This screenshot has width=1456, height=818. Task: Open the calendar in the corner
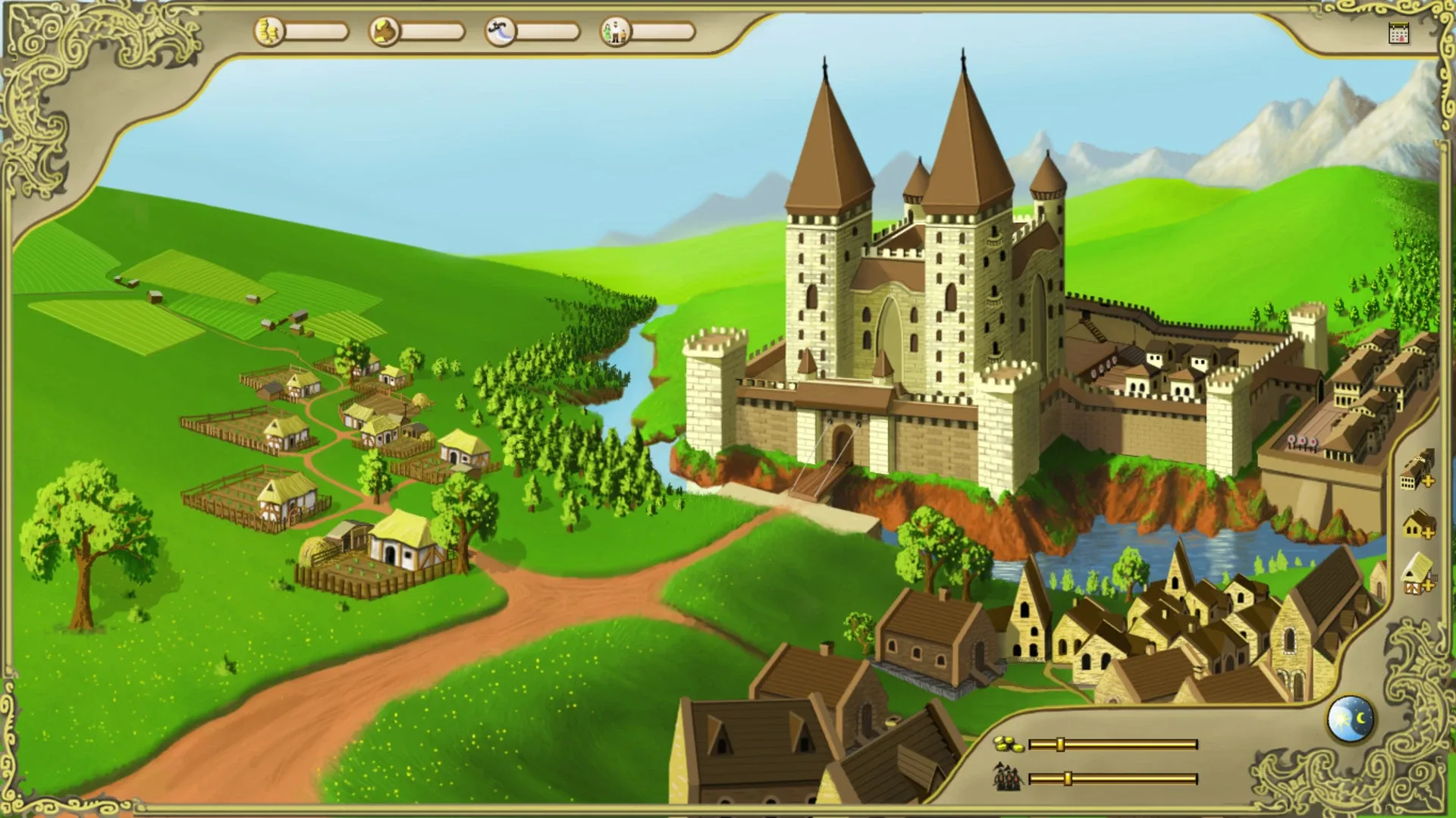click(1398, 34)
